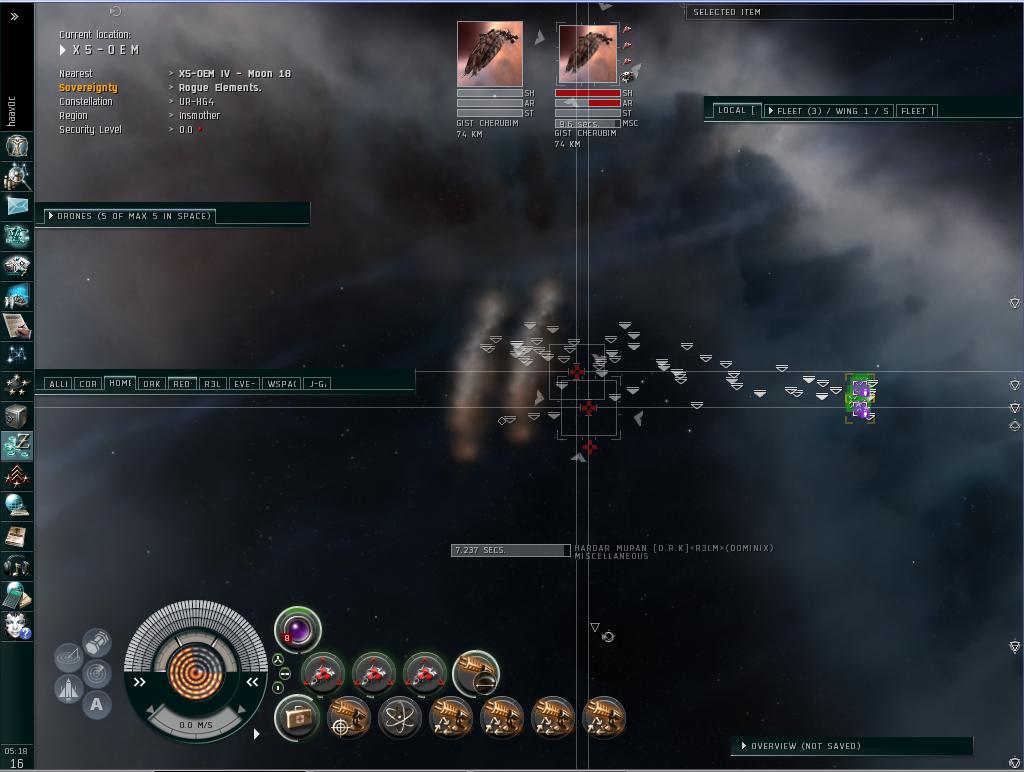Expand the sidebar with double arrow
The image size is (1024, 772).
click(16, 17)
